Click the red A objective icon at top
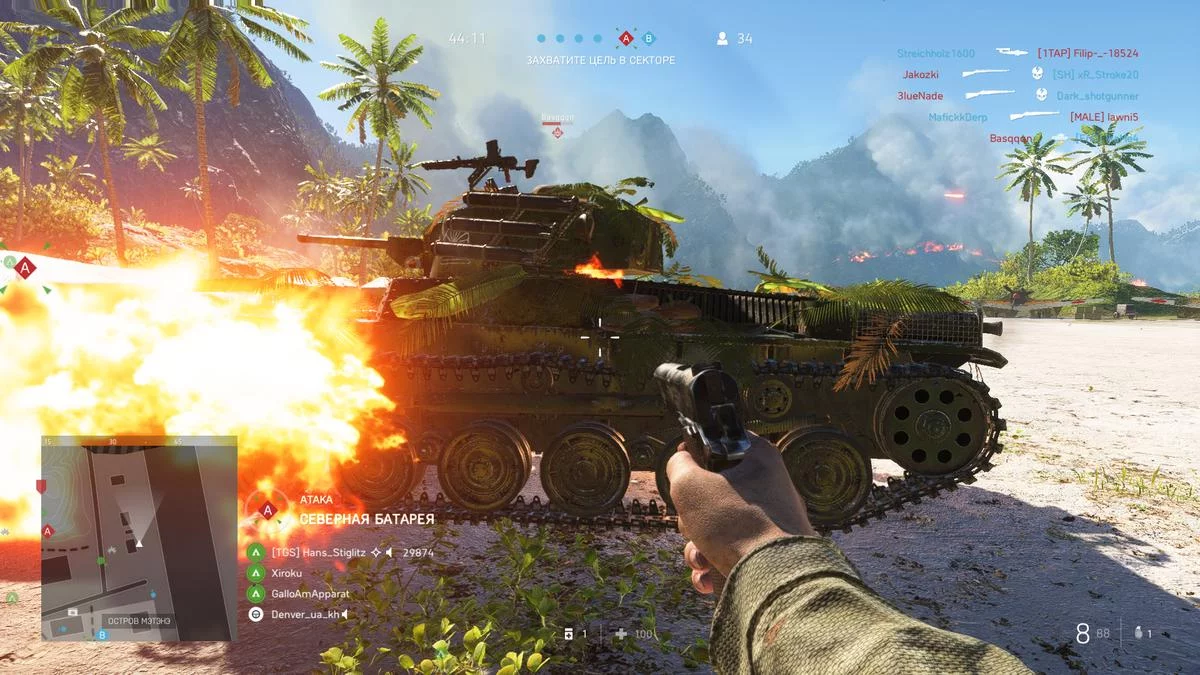 pyautogui.click(x=626, y=39)
